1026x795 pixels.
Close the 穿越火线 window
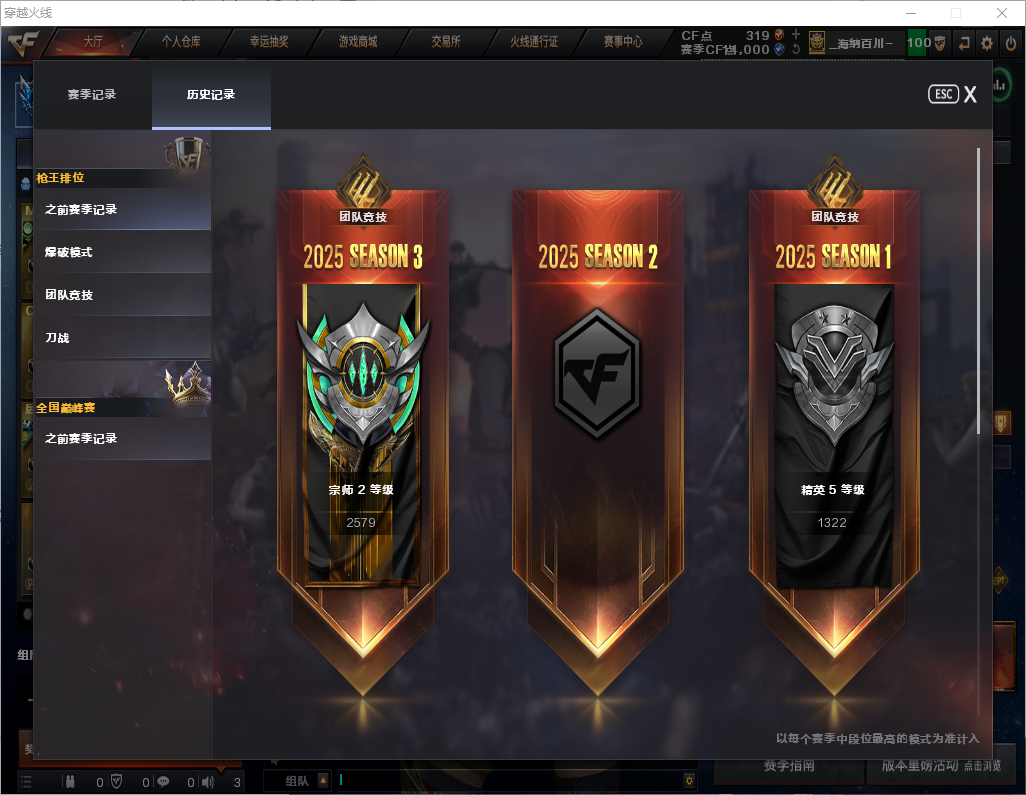1001,13
